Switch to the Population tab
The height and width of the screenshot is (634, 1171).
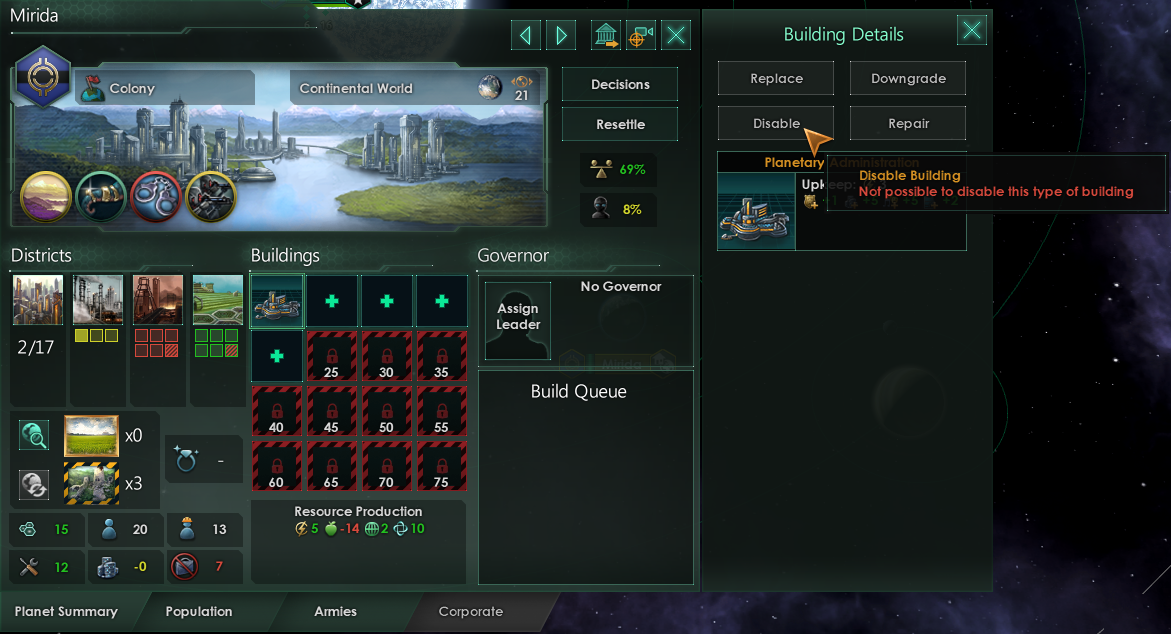click(x=199, y=611)
